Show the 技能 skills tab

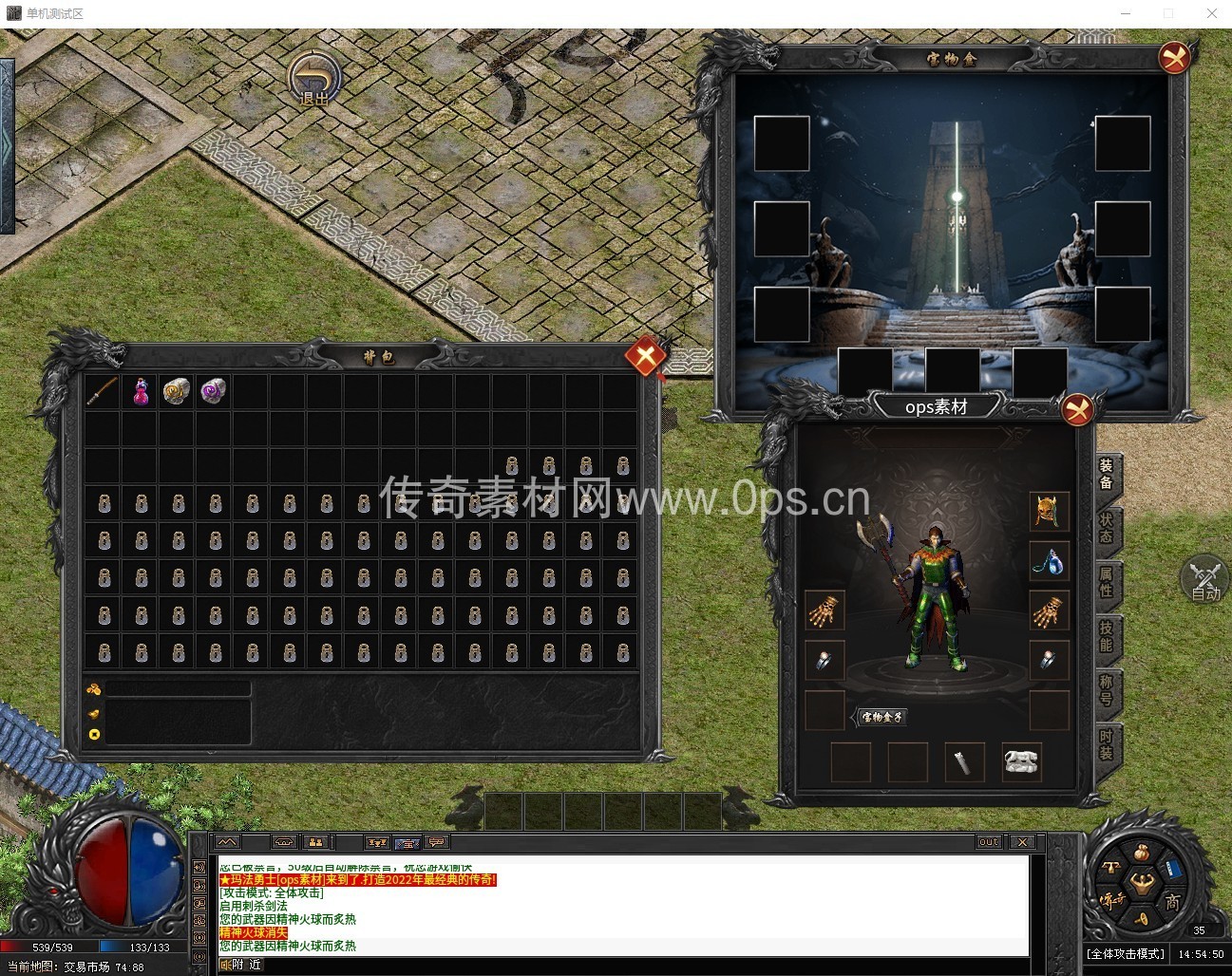1106,636
